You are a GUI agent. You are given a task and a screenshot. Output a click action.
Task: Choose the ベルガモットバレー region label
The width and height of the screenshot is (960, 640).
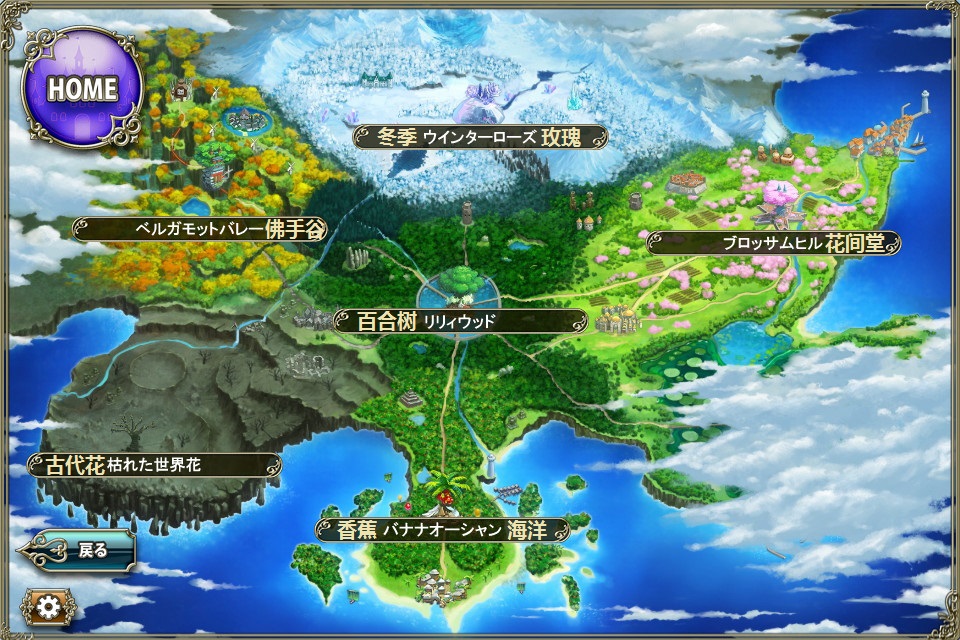tap(200, 229)
